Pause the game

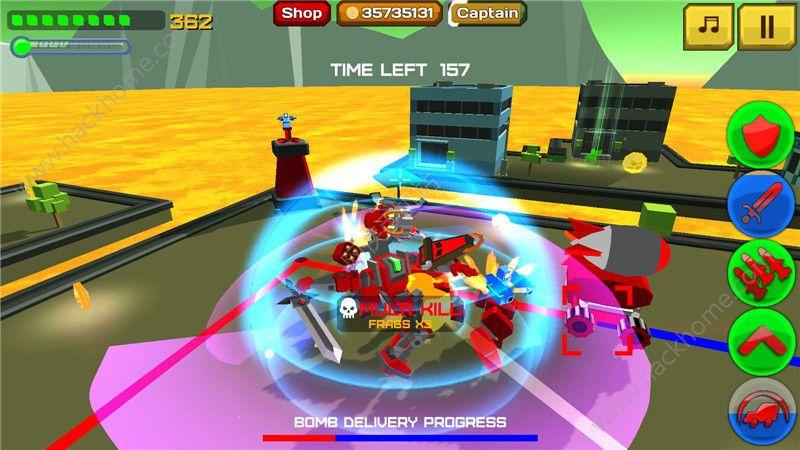pos(766,26)
